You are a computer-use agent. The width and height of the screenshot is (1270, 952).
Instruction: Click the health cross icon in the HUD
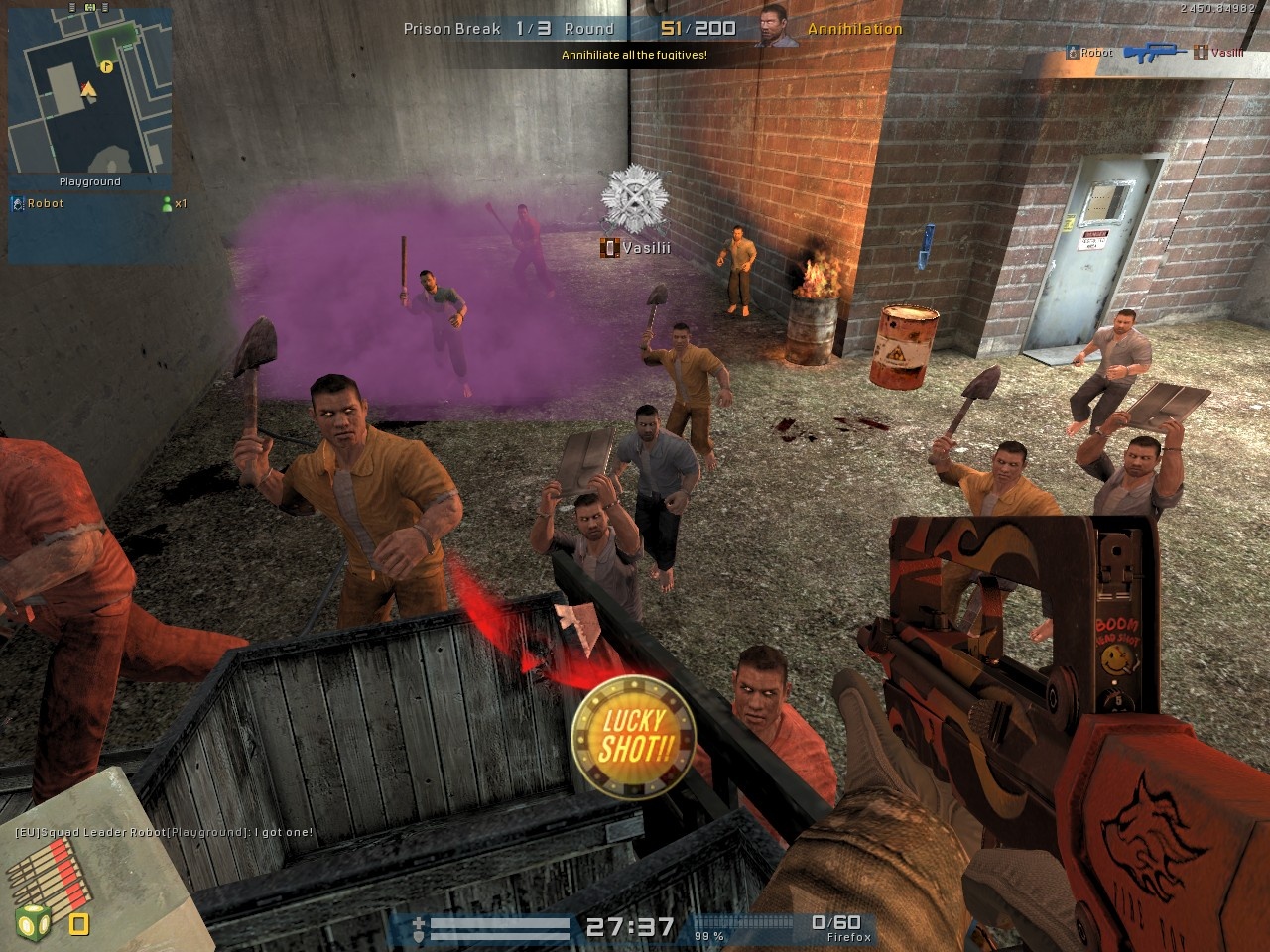419,920
